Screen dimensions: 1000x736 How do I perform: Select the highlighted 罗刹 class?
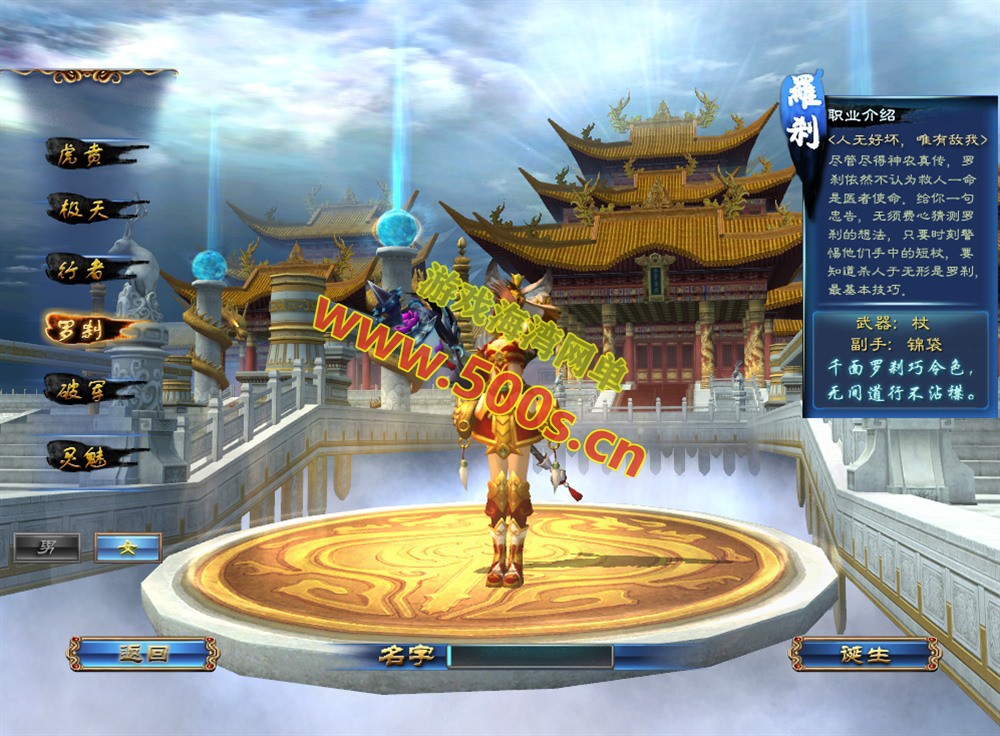[86, 328]
